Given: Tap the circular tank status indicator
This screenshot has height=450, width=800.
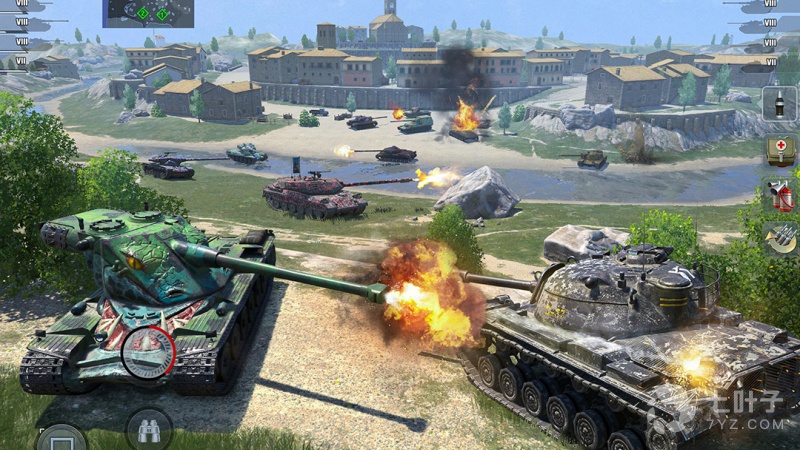Looking at the screenshot, I should (x=149, y=352).
